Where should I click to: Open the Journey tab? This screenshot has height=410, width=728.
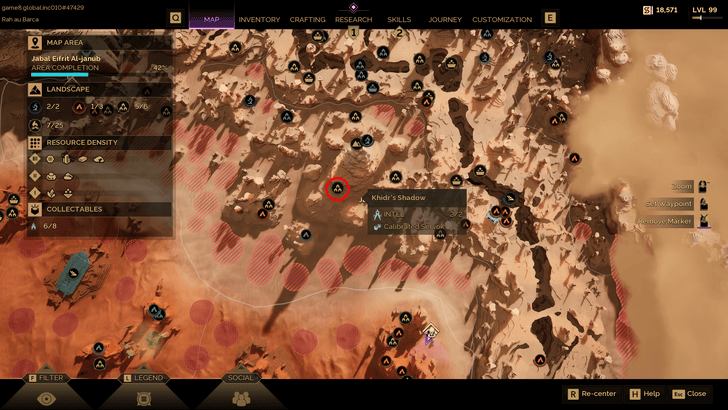point(445,19)
